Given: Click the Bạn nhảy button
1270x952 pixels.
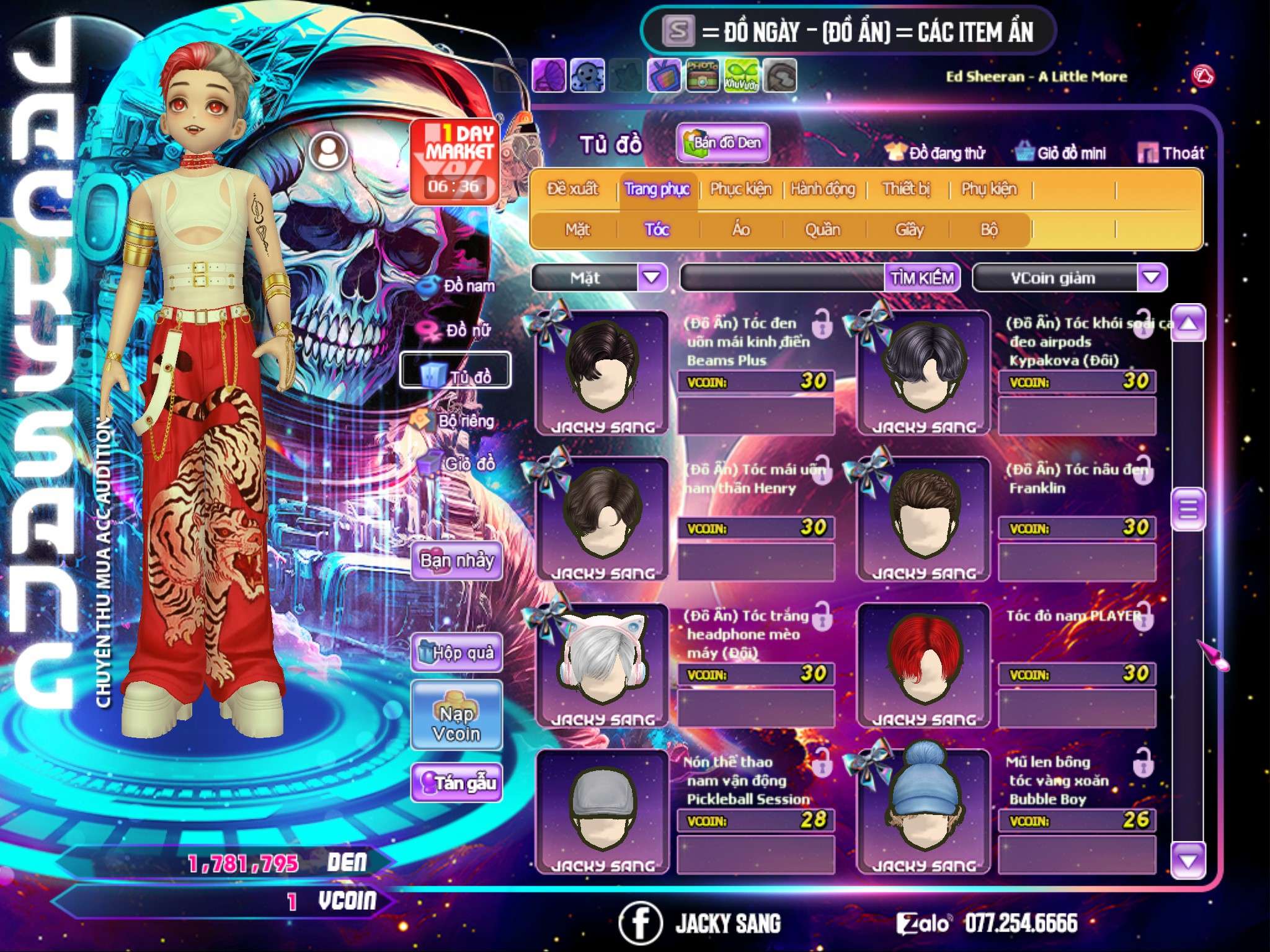Looking at the screenshot, I should click(456, 561).
